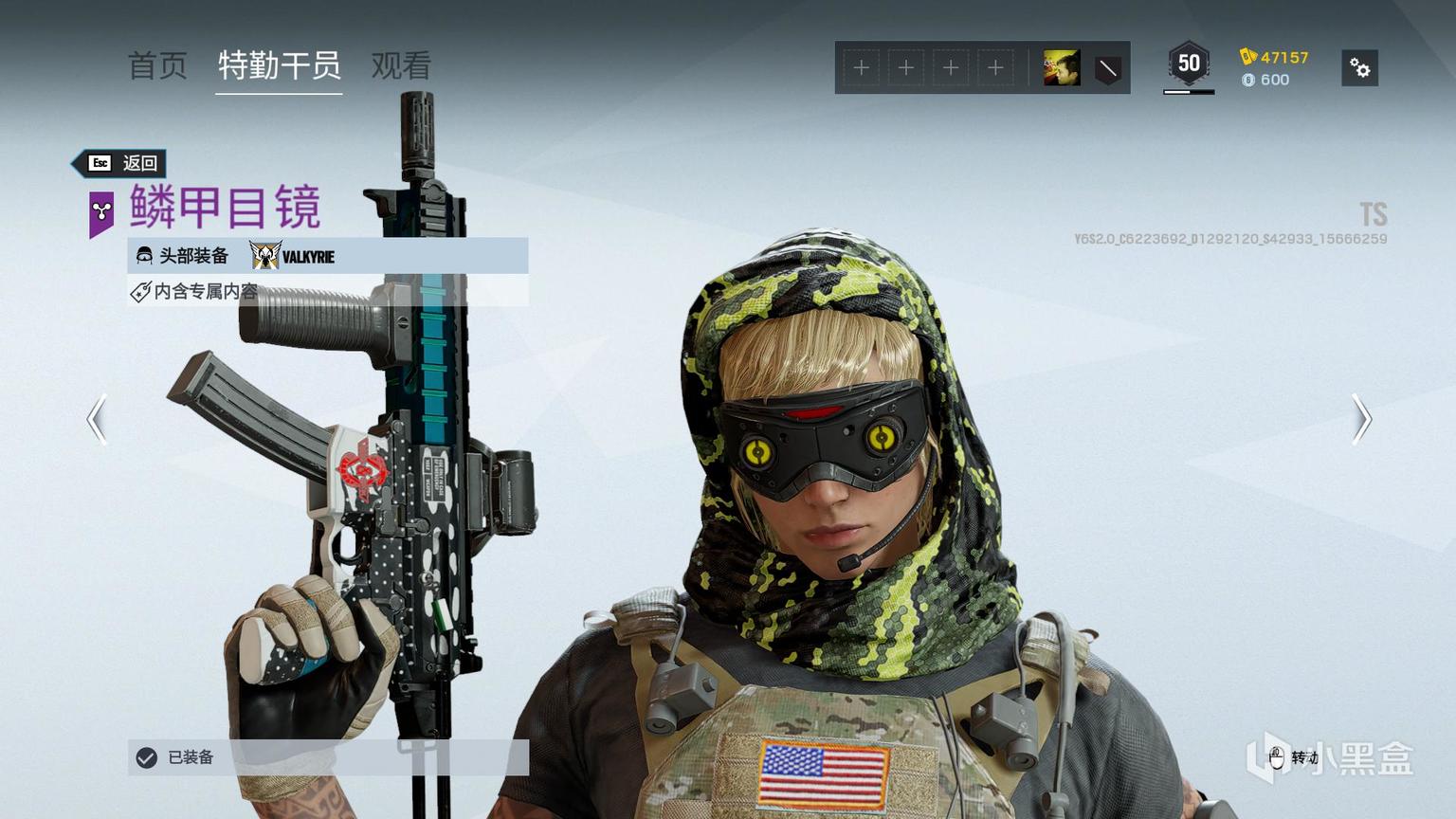This screenshot has width=1456, height=819.
Task: Select the 头部装备 Valkyrie headgear row
Action: [x=327, y=256]
